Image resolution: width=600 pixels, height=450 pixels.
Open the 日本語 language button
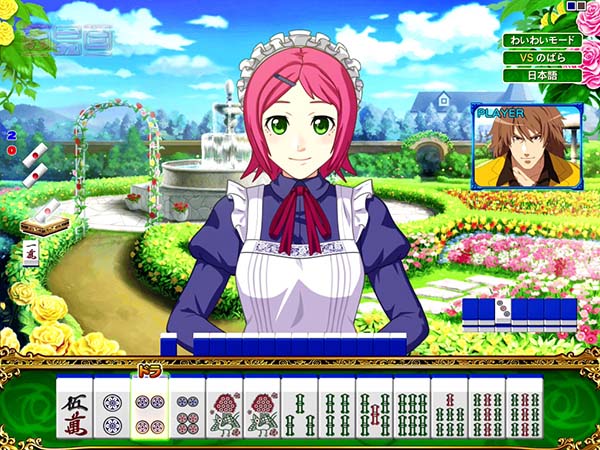click(541, 75)
